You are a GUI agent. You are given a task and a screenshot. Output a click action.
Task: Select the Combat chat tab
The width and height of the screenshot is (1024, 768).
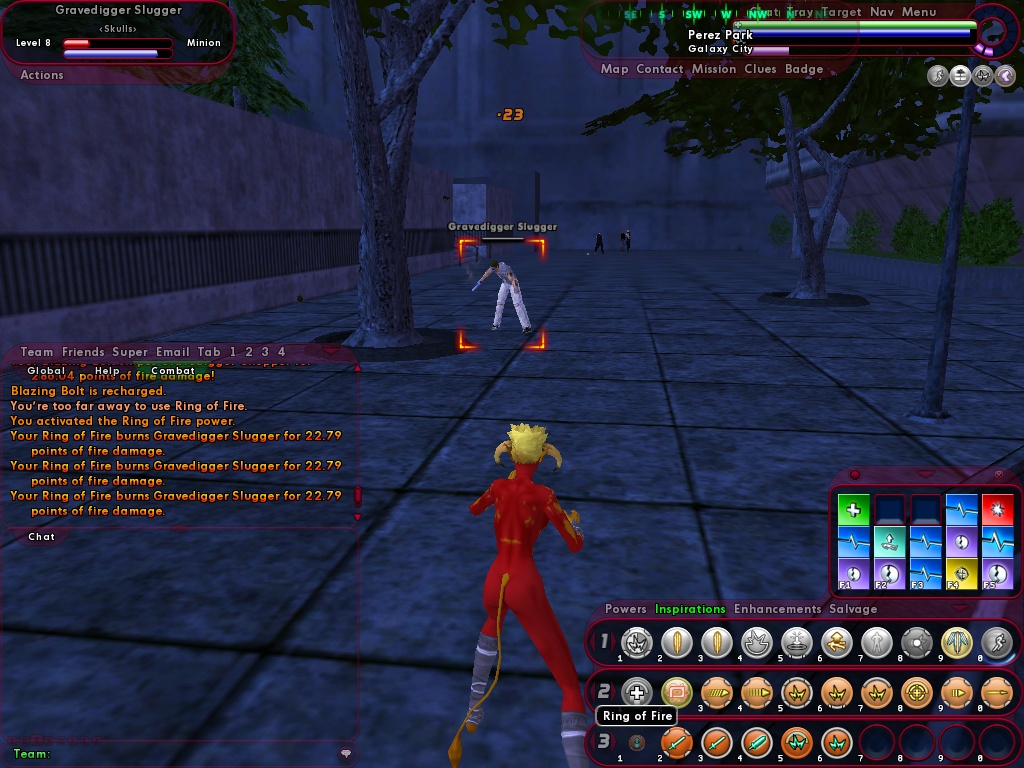173,371
